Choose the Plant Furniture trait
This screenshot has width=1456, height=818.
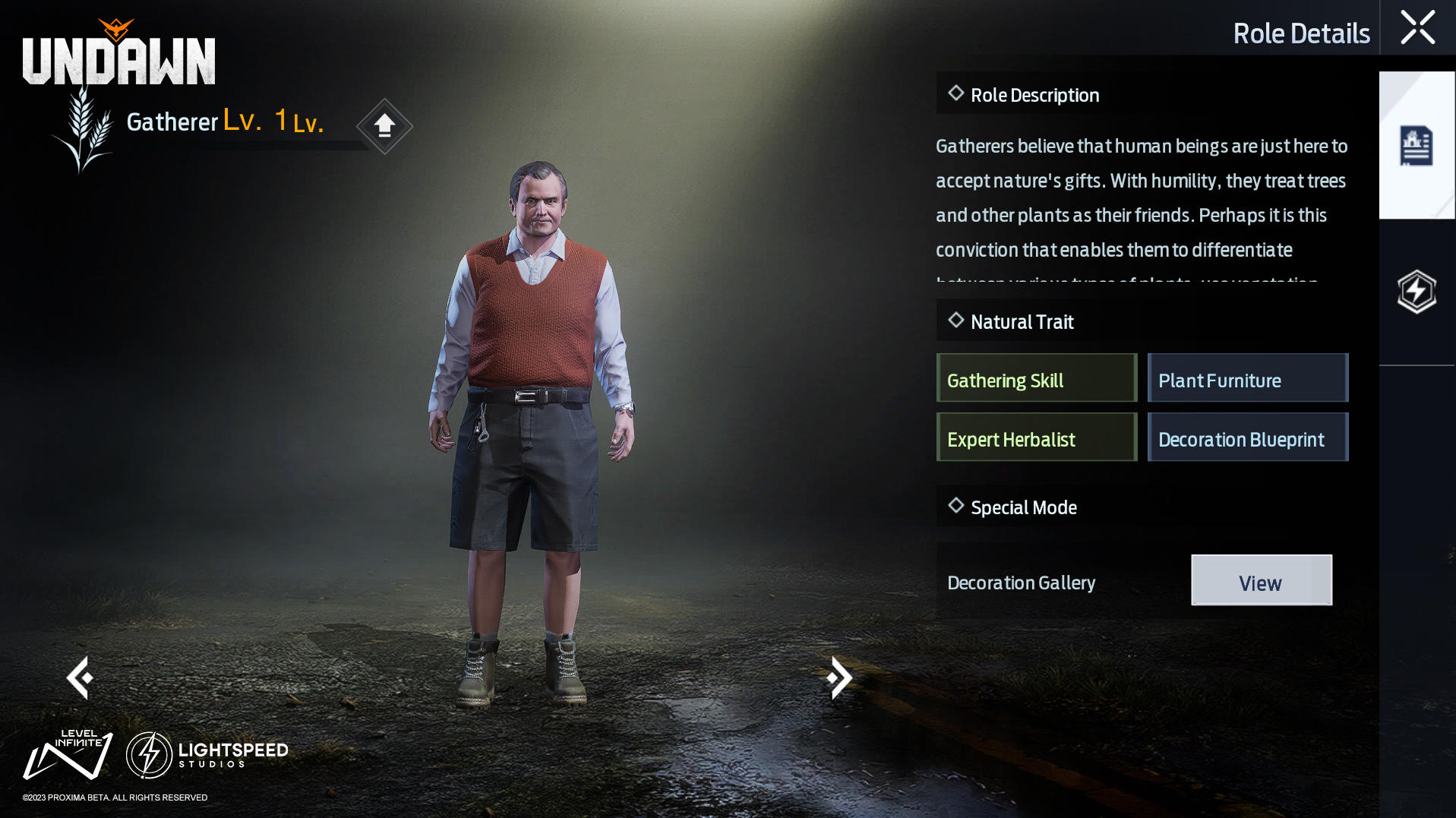(x=1247, y=378)
